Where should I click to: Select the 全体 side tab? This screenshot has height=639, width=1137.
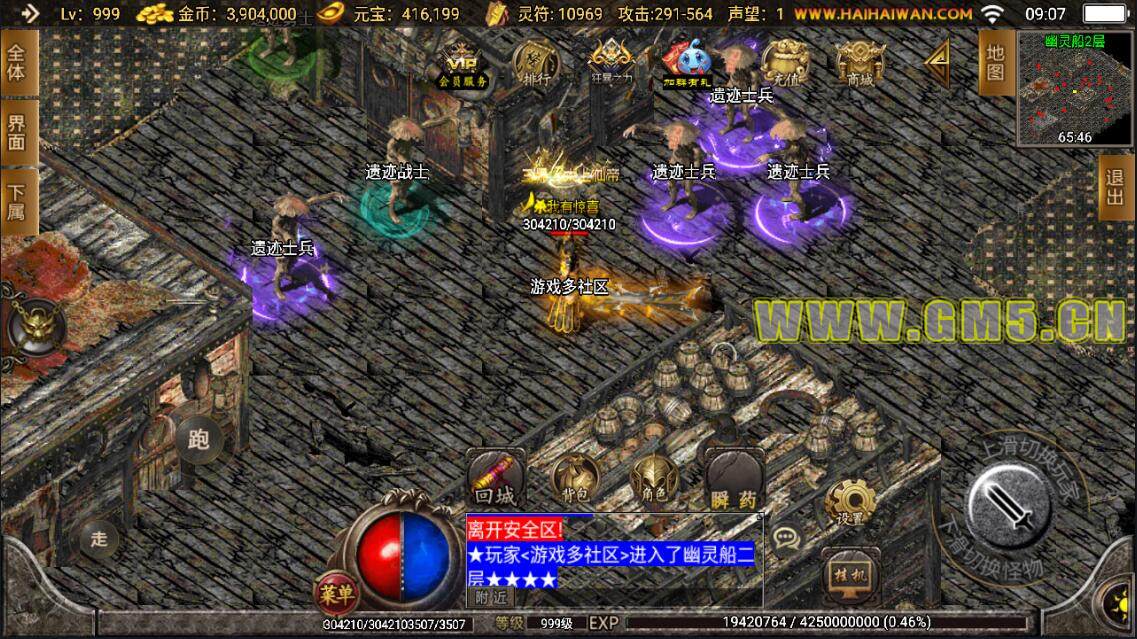[18, 62]
